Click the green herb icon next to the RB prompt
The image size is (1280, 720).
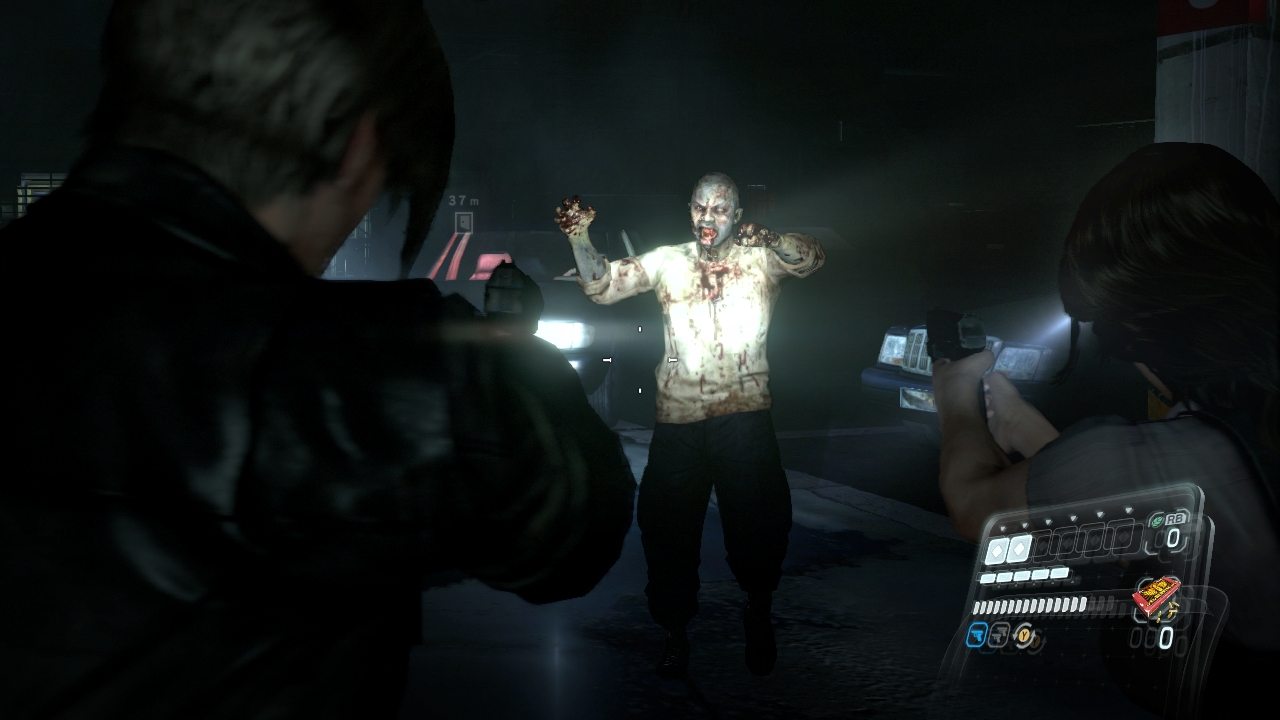1157,519
